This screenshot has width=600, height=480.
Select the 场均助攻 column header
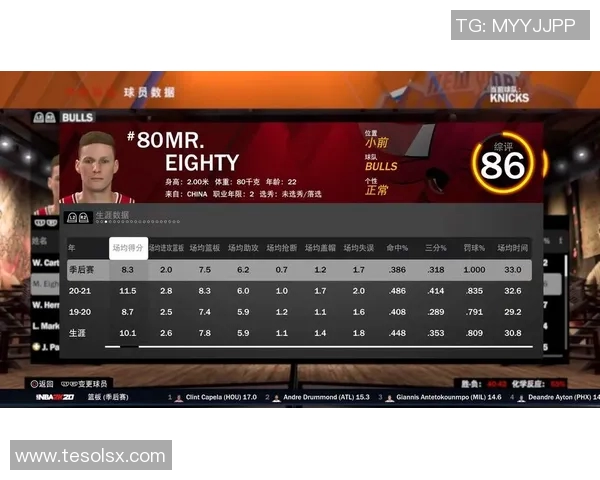click(243, 247)
